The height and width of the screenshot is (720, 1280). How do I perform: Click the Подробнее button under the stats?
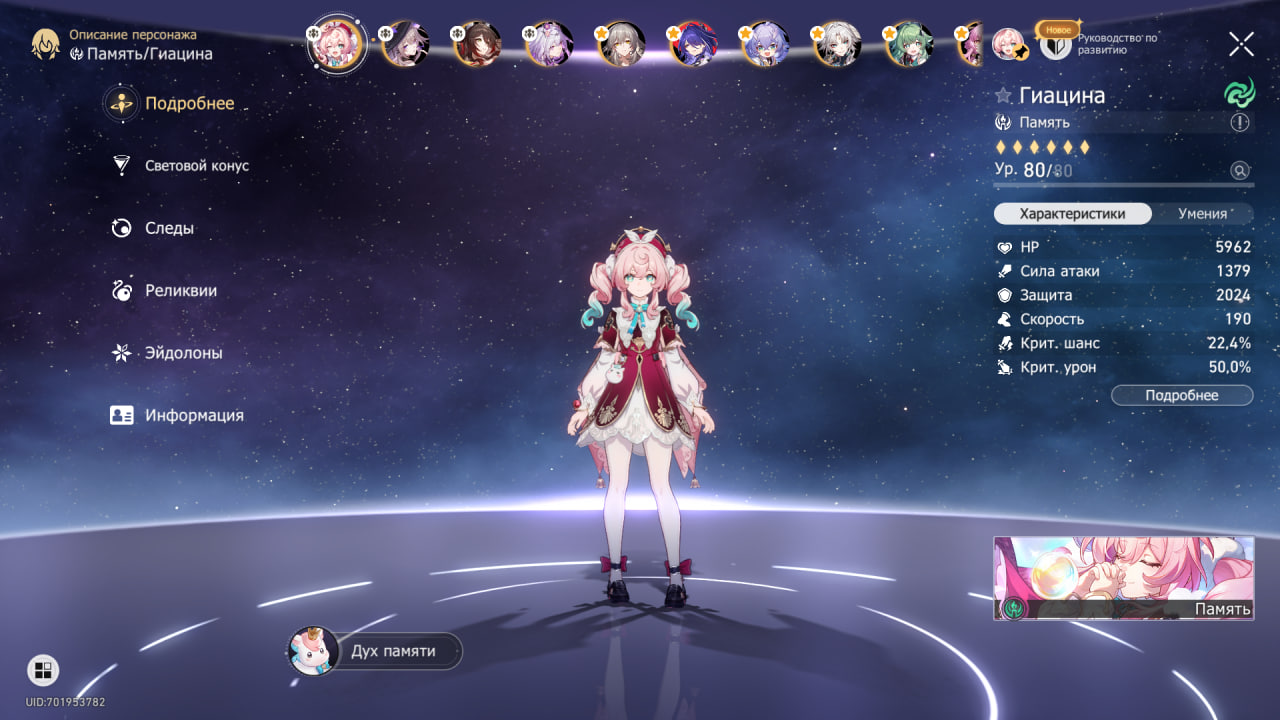(1181, 395)
